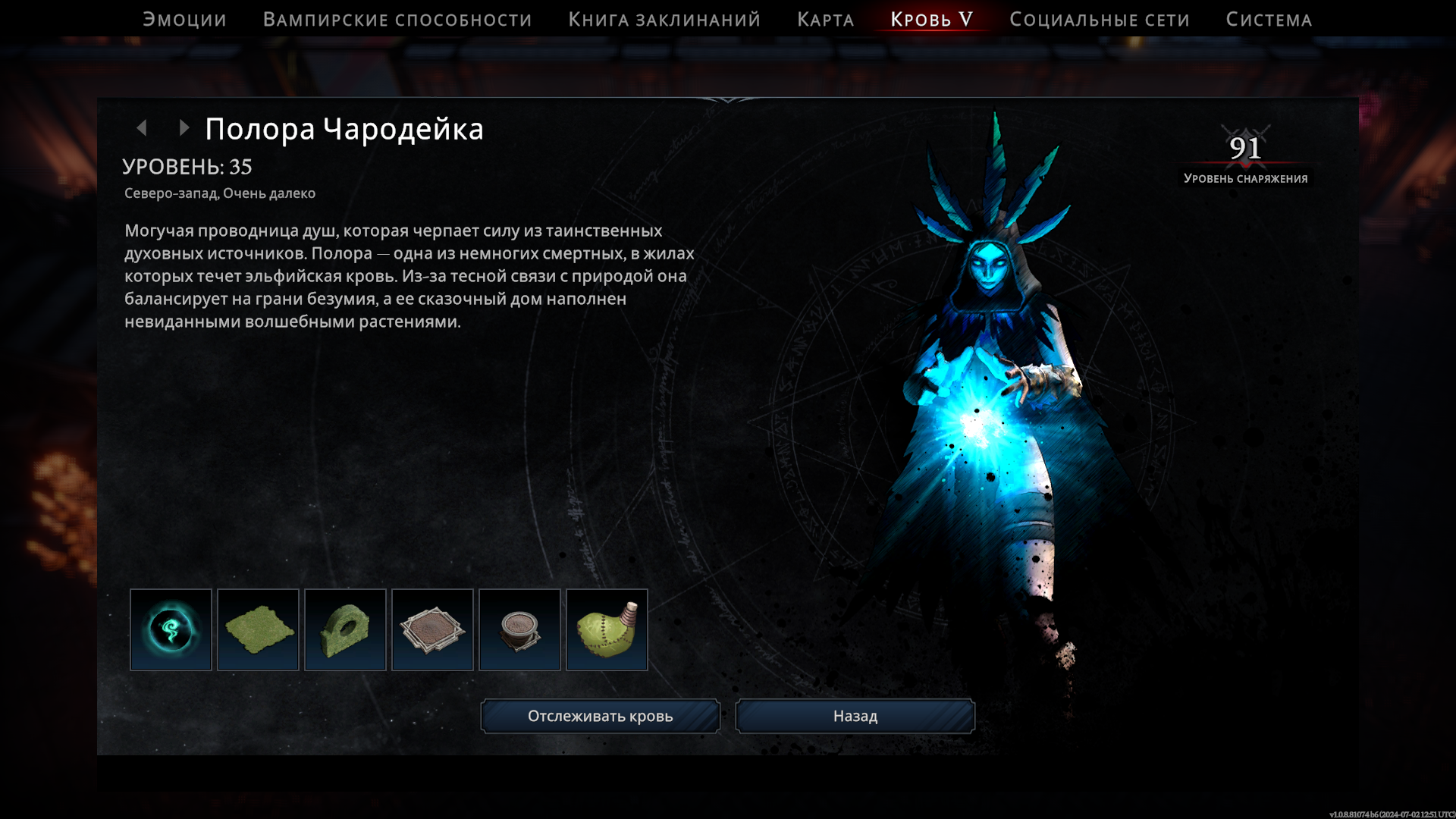Image resolution: width=1456 pixels, height=819 pixels.
Task: Click the Назад button
Action: [x=855, y=716]
